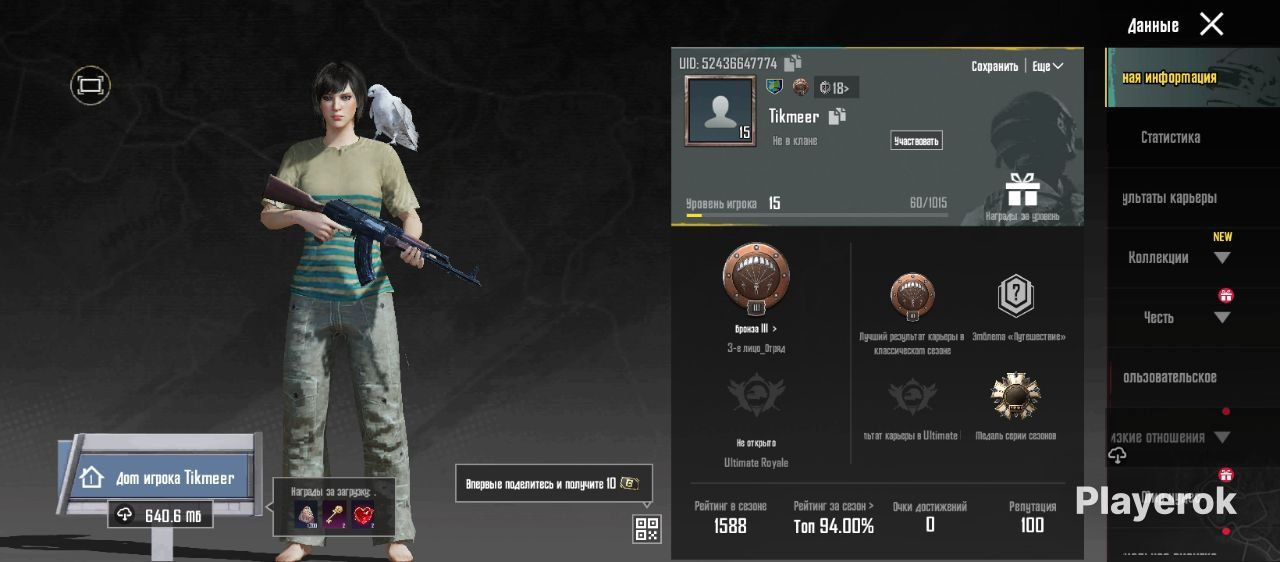Open the level rewards gift box
The width and height of the screenshot is (1280, 562).
1022,190
